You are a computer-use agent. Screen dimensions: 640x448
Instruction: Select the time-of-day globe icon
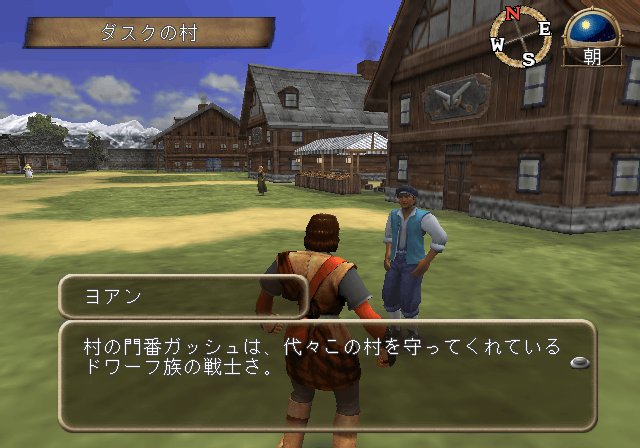point(592,28)
